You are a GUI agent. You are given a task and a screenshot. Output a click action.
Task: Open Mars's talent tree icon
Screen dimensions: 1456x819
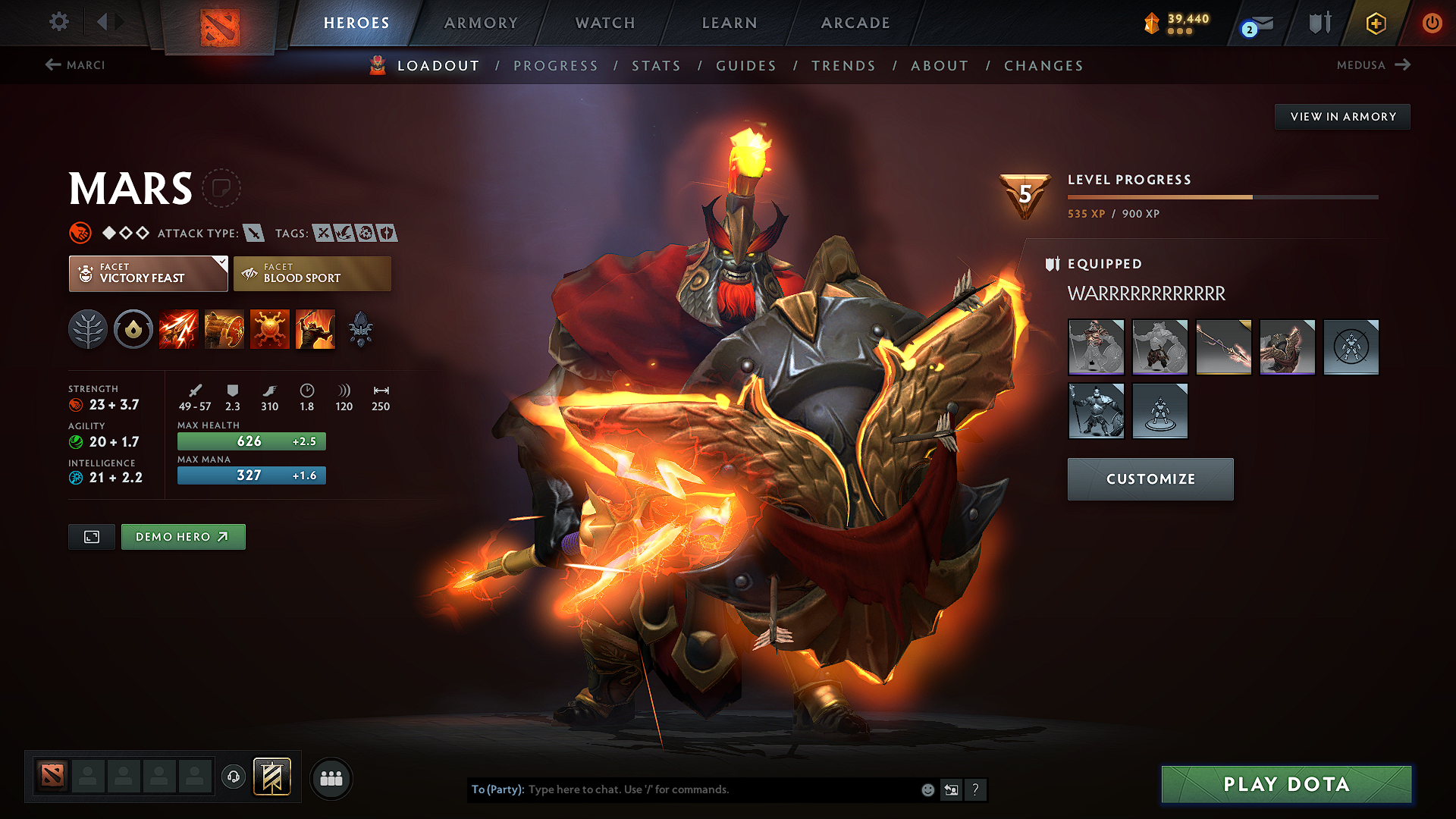(x=88, y=329)
